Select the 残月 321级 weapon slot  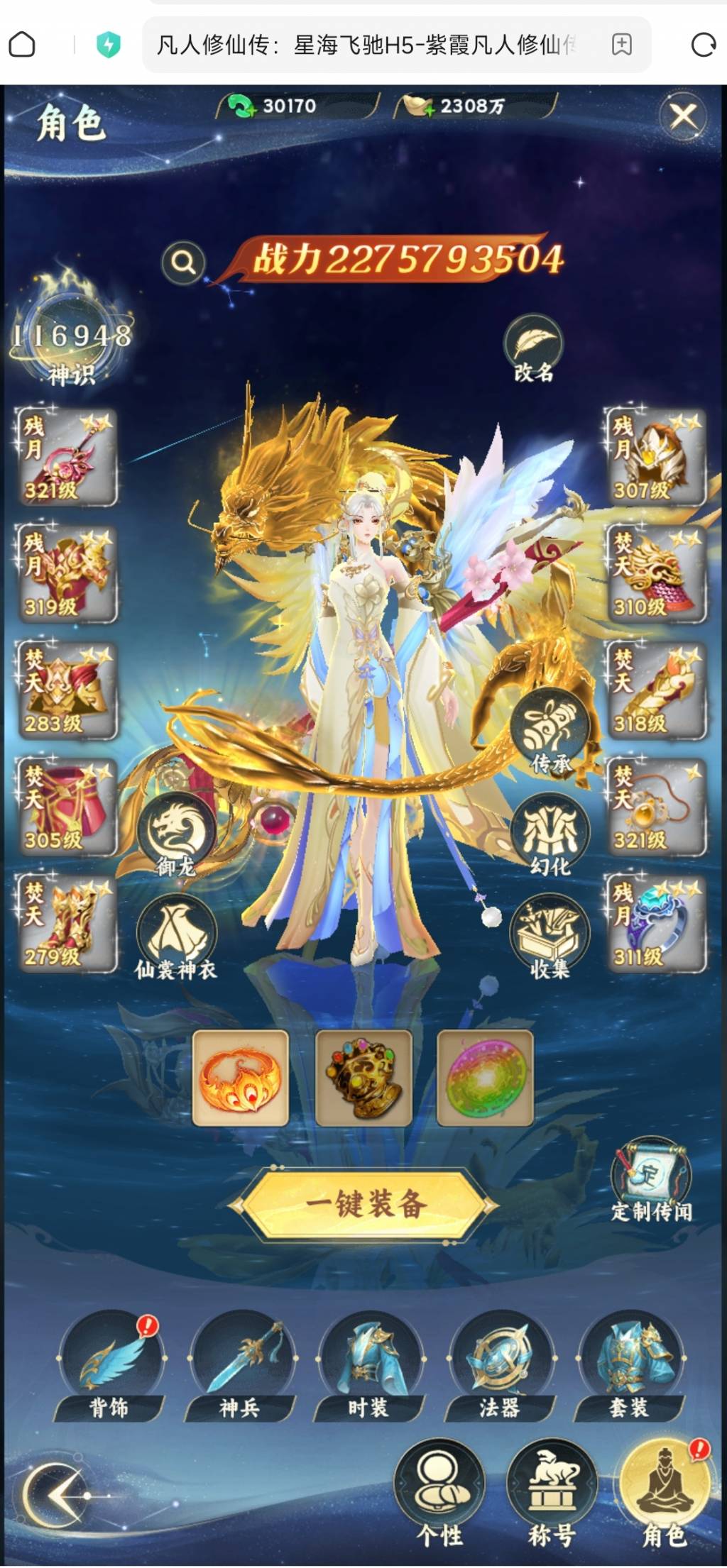65,458
